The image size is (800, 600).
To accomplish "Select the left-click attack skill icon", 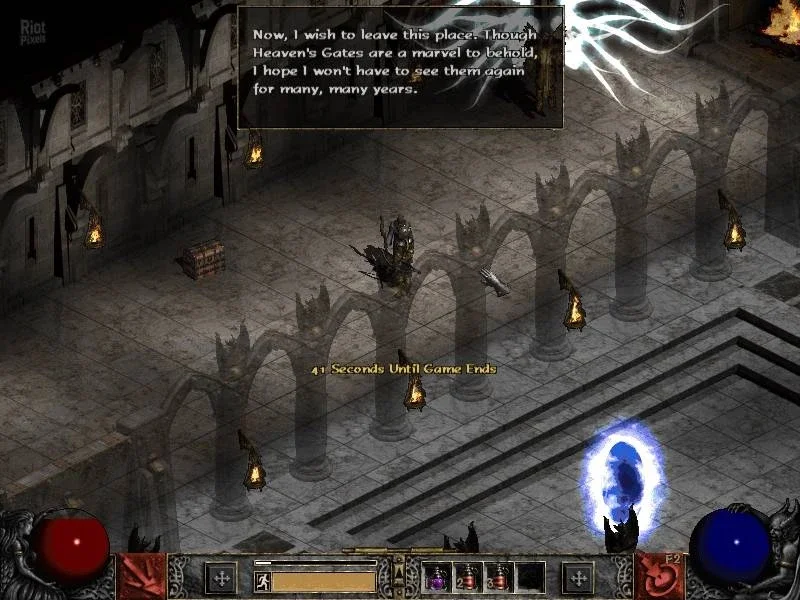I will point(141,576).
